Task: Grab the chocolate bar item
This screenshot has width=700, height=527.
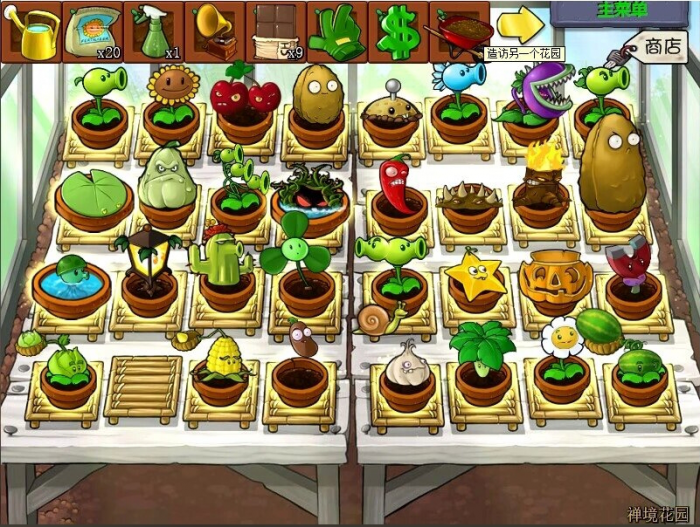Action: click(275, 32)
